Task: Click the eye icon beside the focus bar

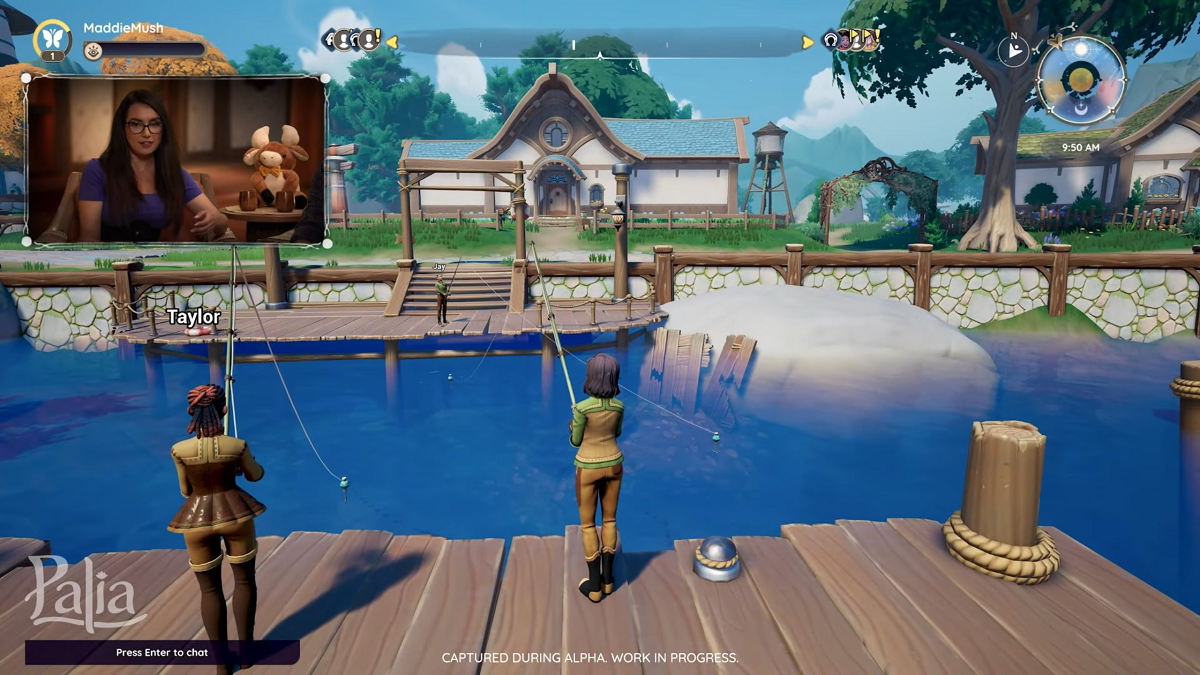Action: (x=92, y=50)
